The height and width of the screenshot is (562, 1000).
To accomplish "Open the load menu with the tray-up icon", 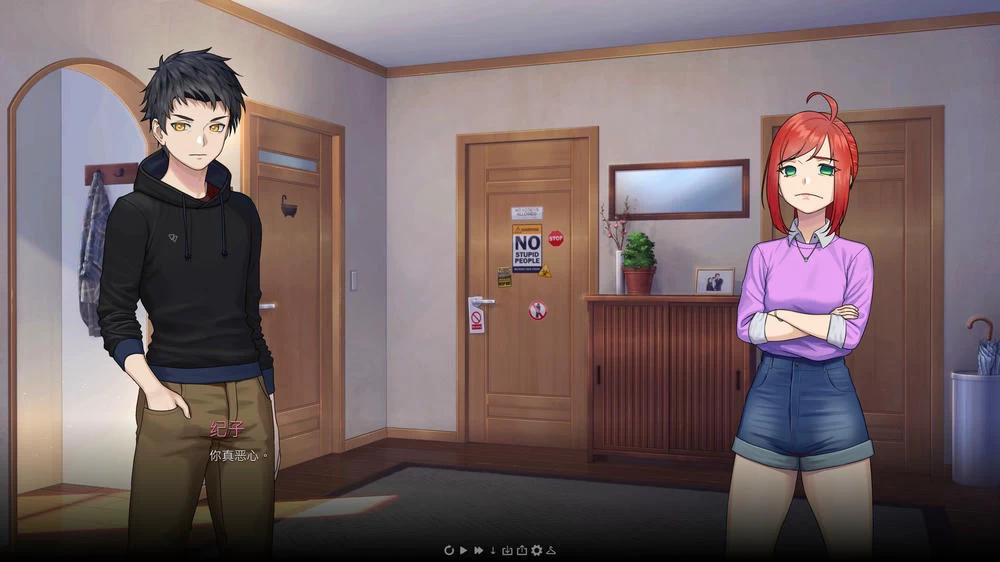I will coord(521,550).
